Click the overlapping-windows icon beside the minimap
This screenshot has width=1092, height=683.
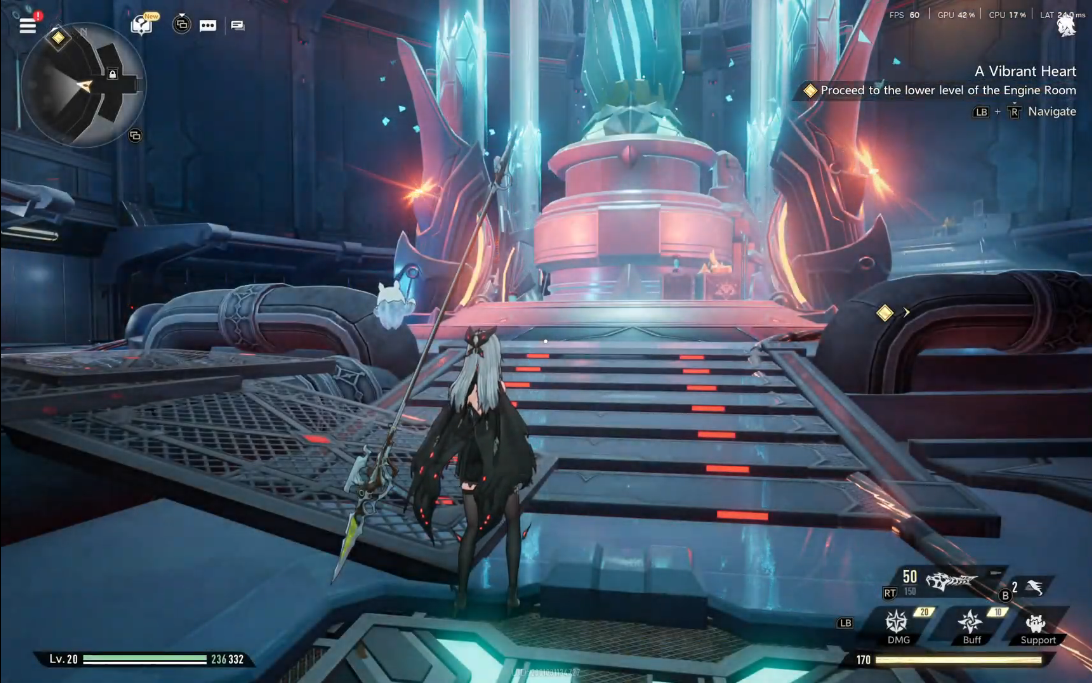135,136
